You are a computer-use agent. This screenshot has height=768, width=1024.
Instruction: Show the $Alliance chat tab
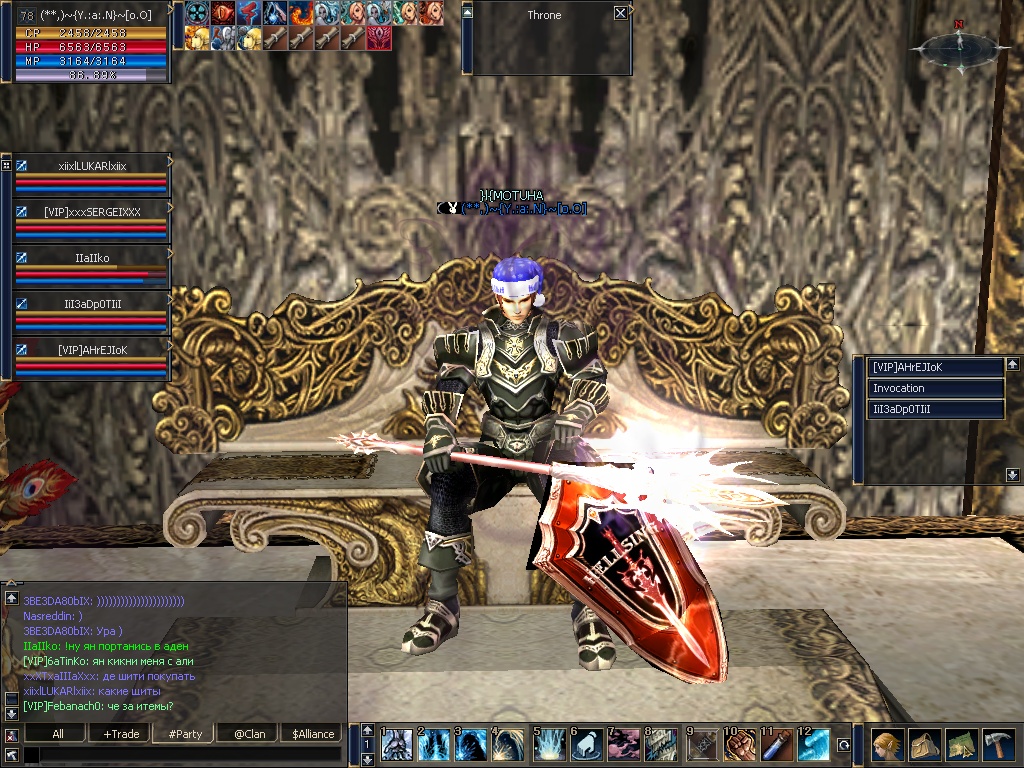click(313, 734)
